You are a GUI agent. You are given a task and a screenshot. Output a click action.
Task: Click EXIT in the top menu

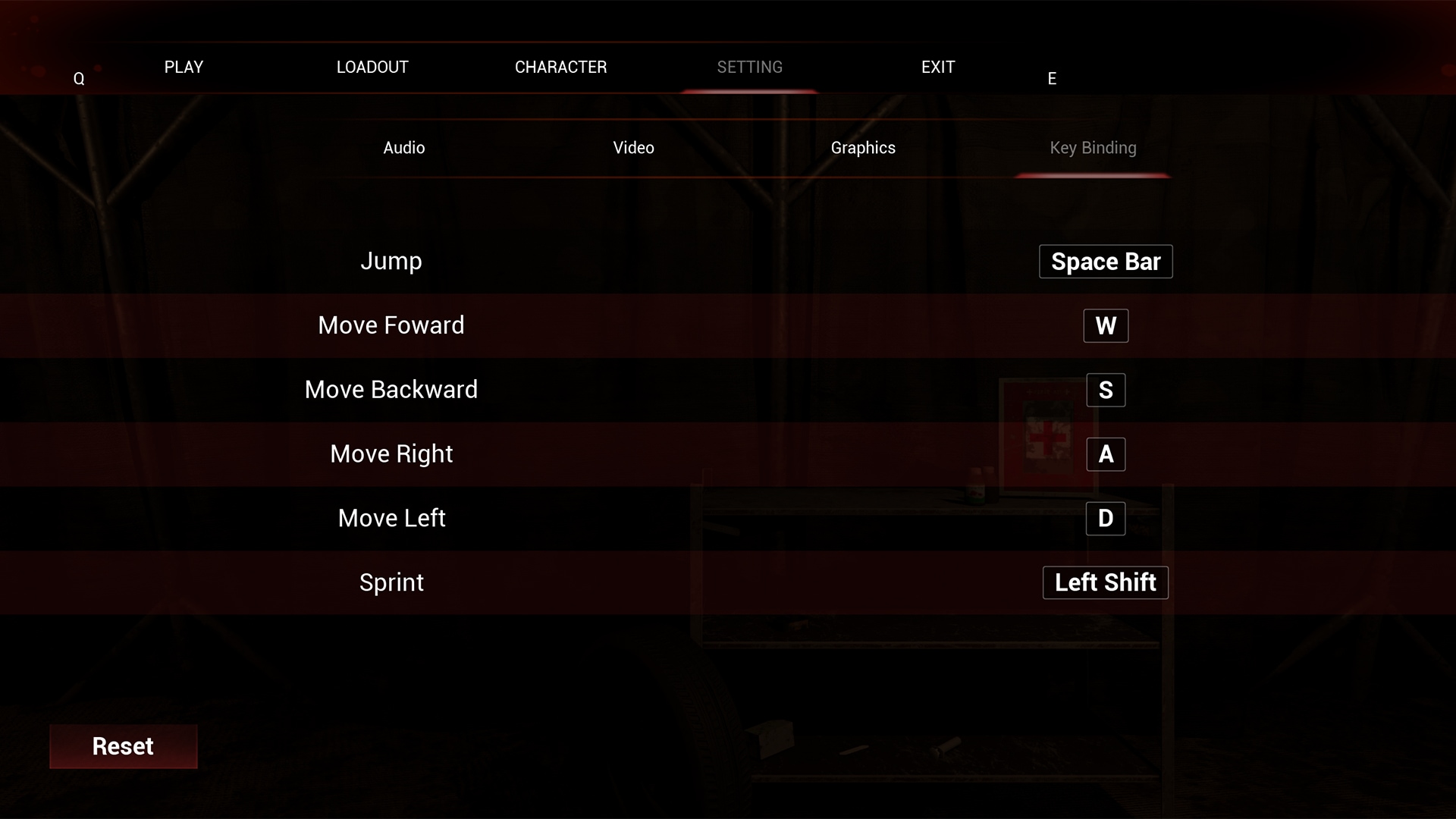pyautogui.click(x=937, y=67)
